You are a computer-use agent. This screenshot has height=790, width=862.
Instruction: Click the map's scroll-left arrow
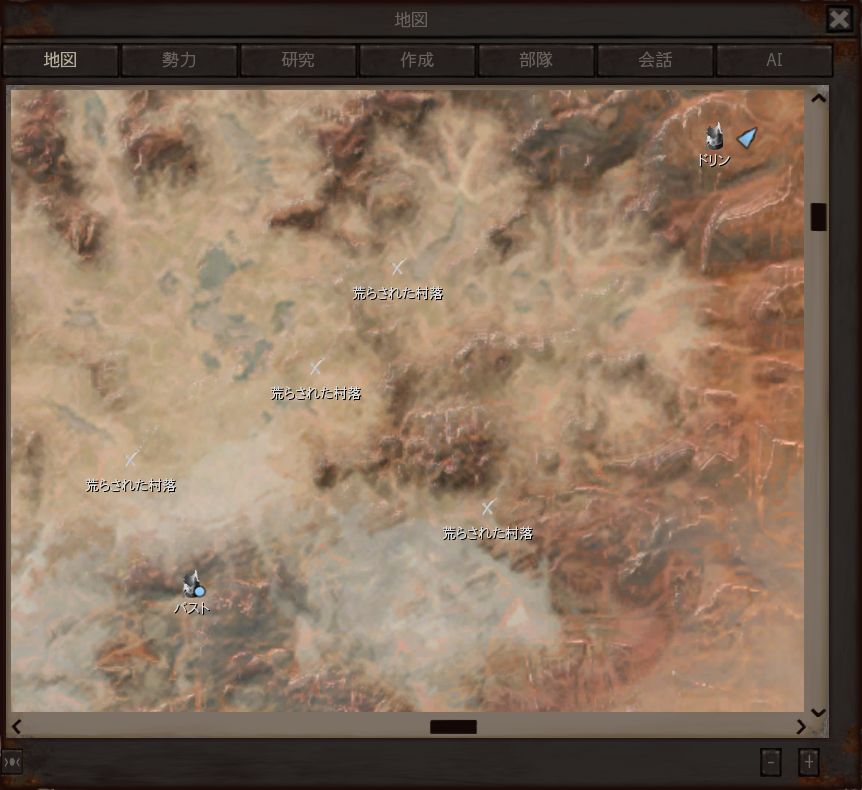coord(16,727)
